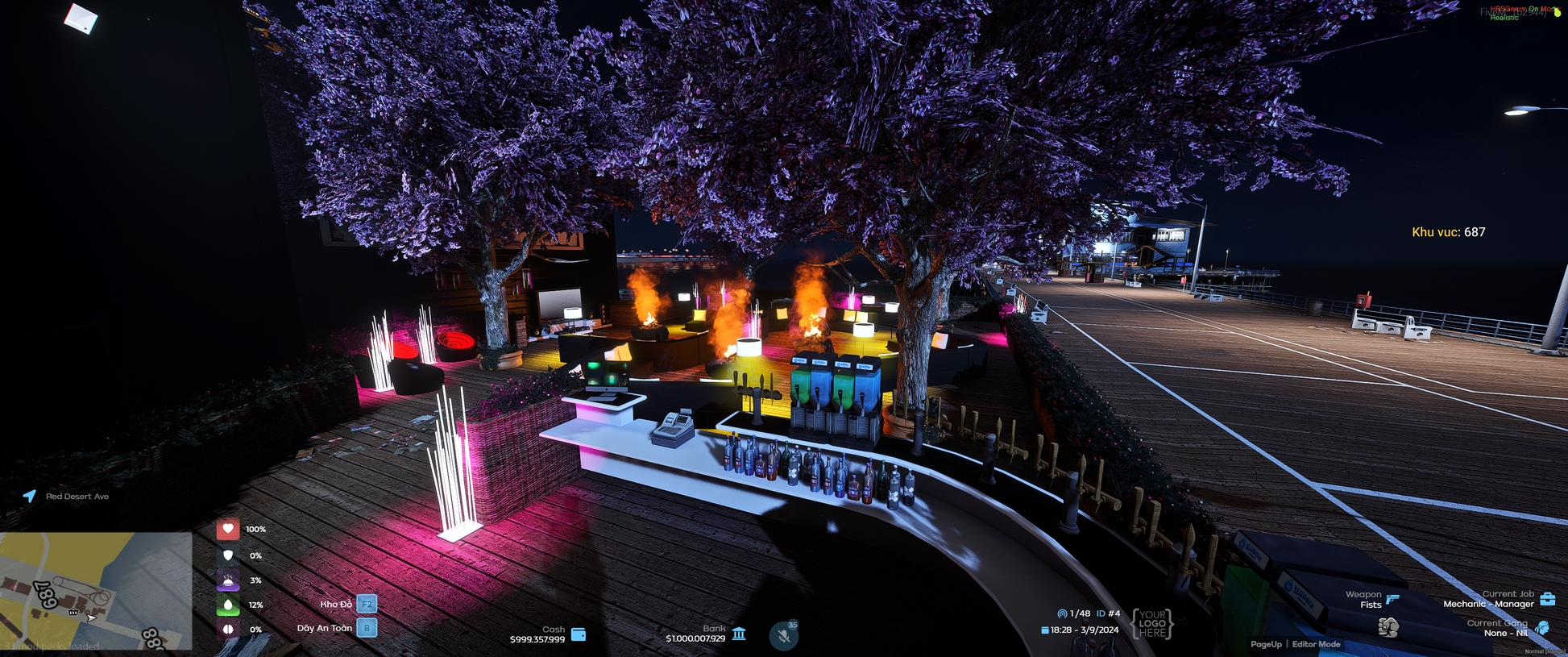
Task: Click the Cash wallet icon
Action: click(x=579, y=634)
